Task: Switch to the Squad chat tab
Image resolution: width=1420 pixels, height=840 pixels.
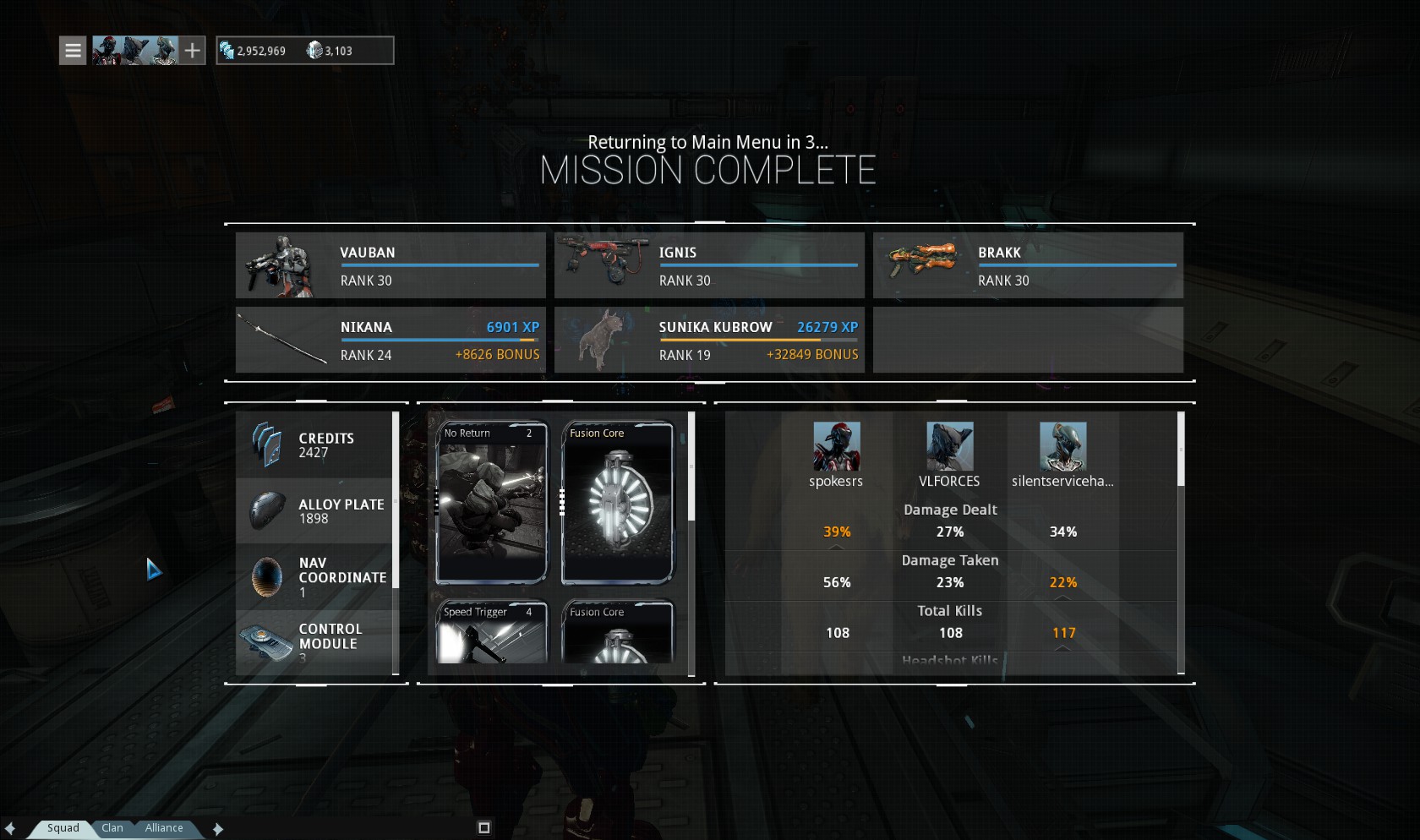Action: 63,828
